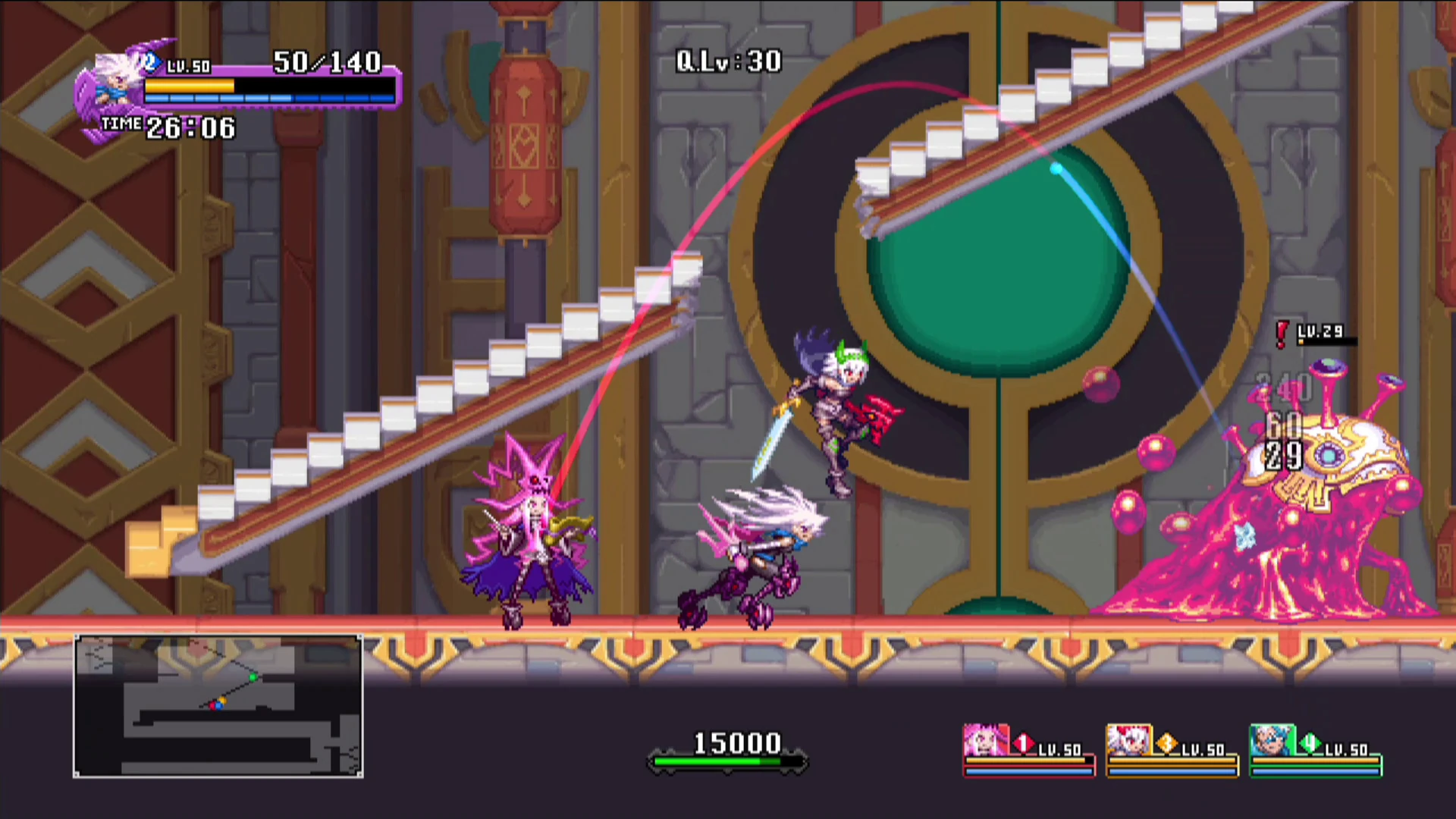The height and width of the screenshot is (819, 1456).
Task: Click the orange diamond badge on the middle ally
Action: 1166,742
